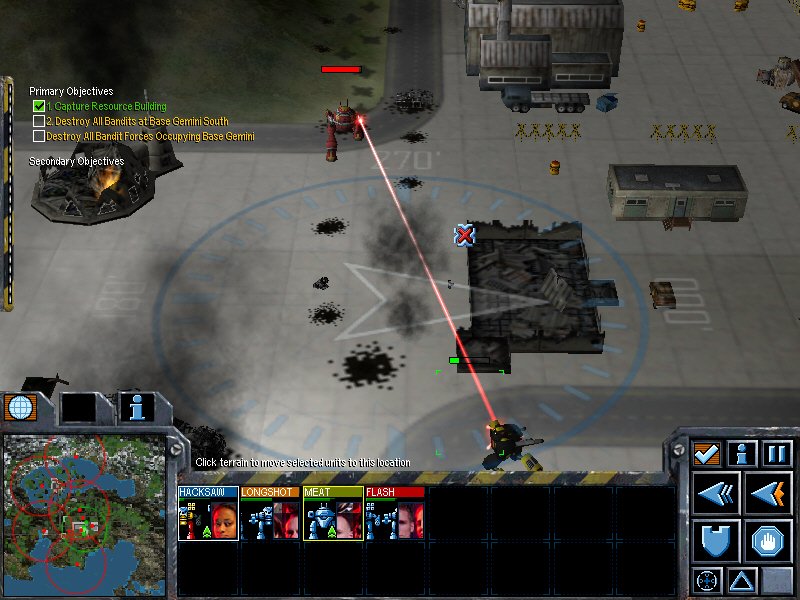Activate the jump command orange-arrow button
800x600 pixels.
pyautogui.click(x=769, y=493)
